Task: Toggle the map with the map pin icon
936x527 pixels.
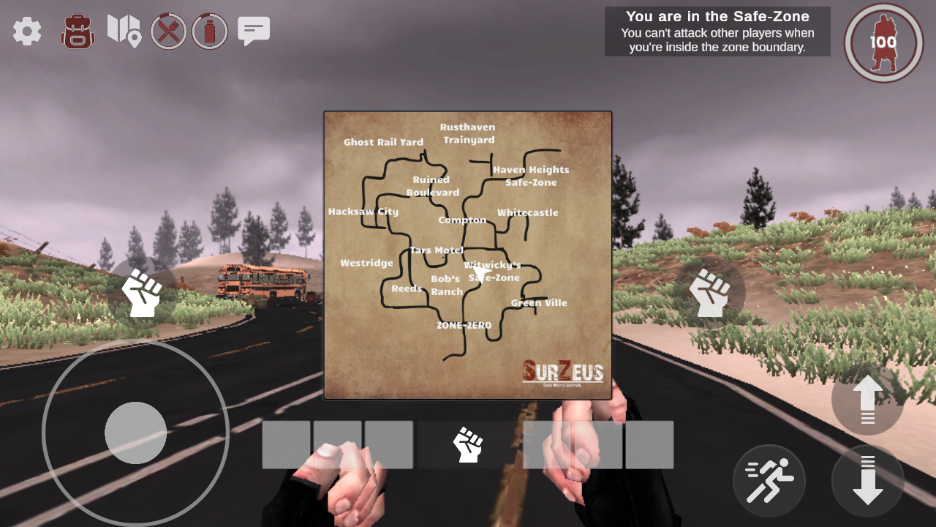Action: 124,30
